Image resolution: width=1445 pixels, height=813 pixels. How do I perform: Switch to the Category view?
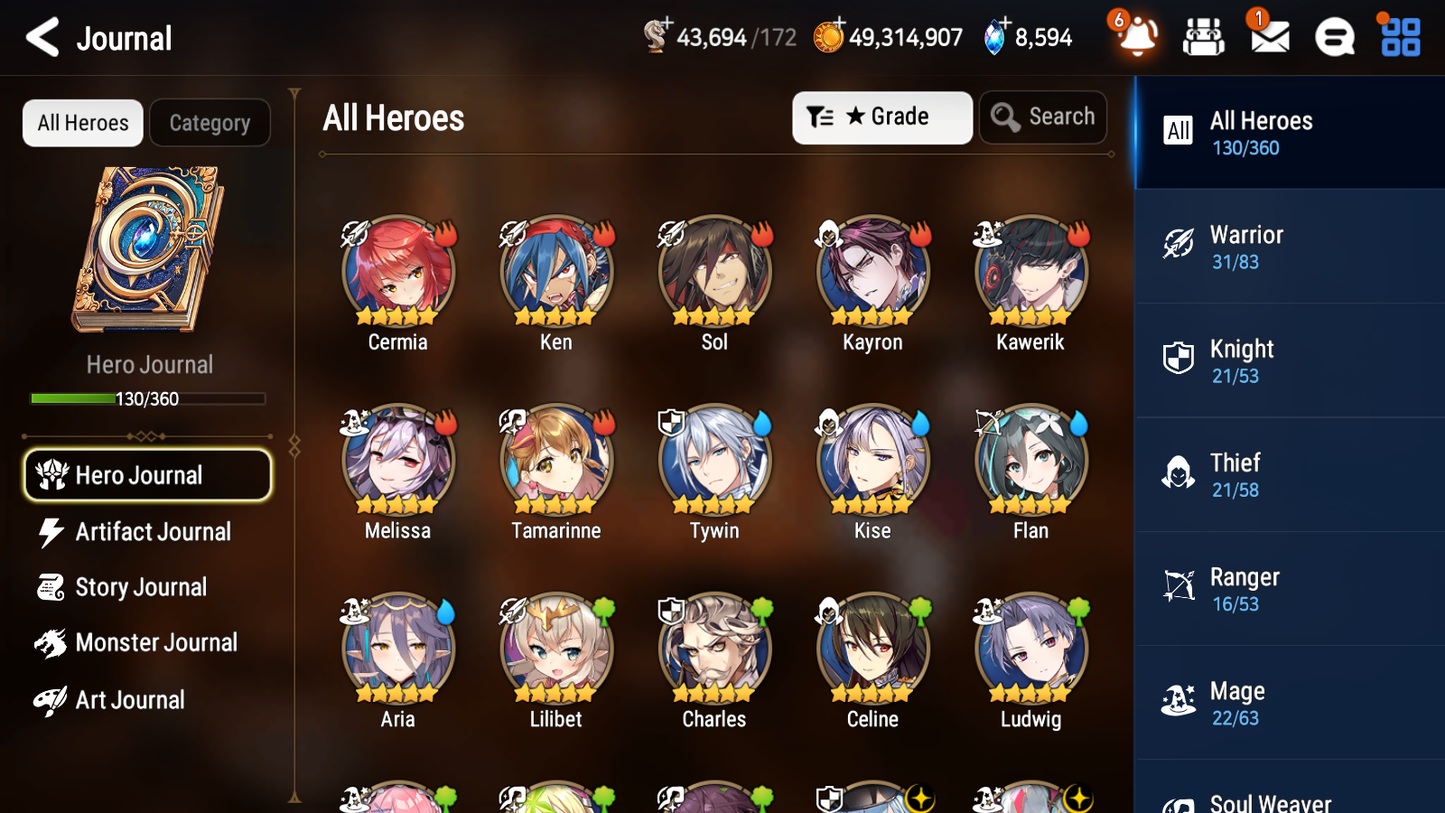(210, 122)
